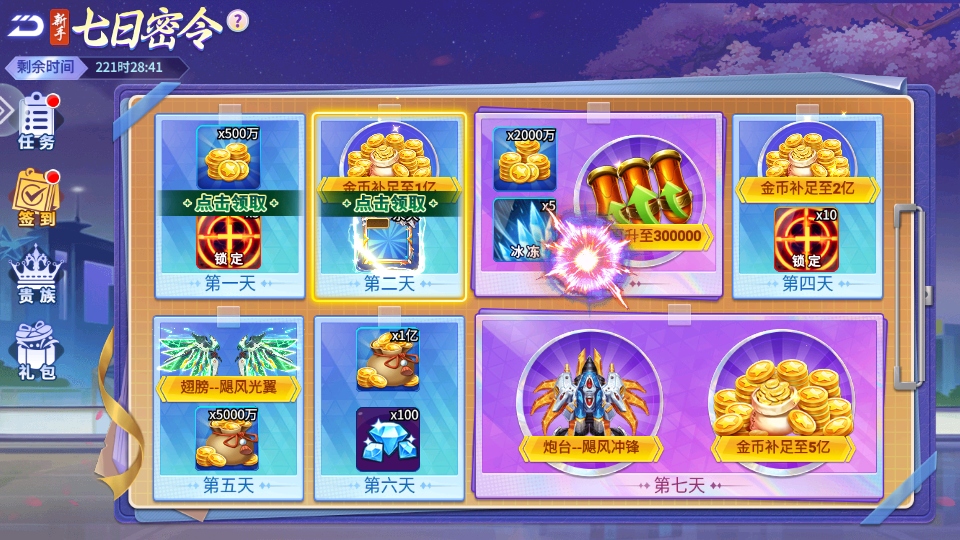
Task: Tap the x10 锁定 lock-on item icon
Action: point(806,239)
